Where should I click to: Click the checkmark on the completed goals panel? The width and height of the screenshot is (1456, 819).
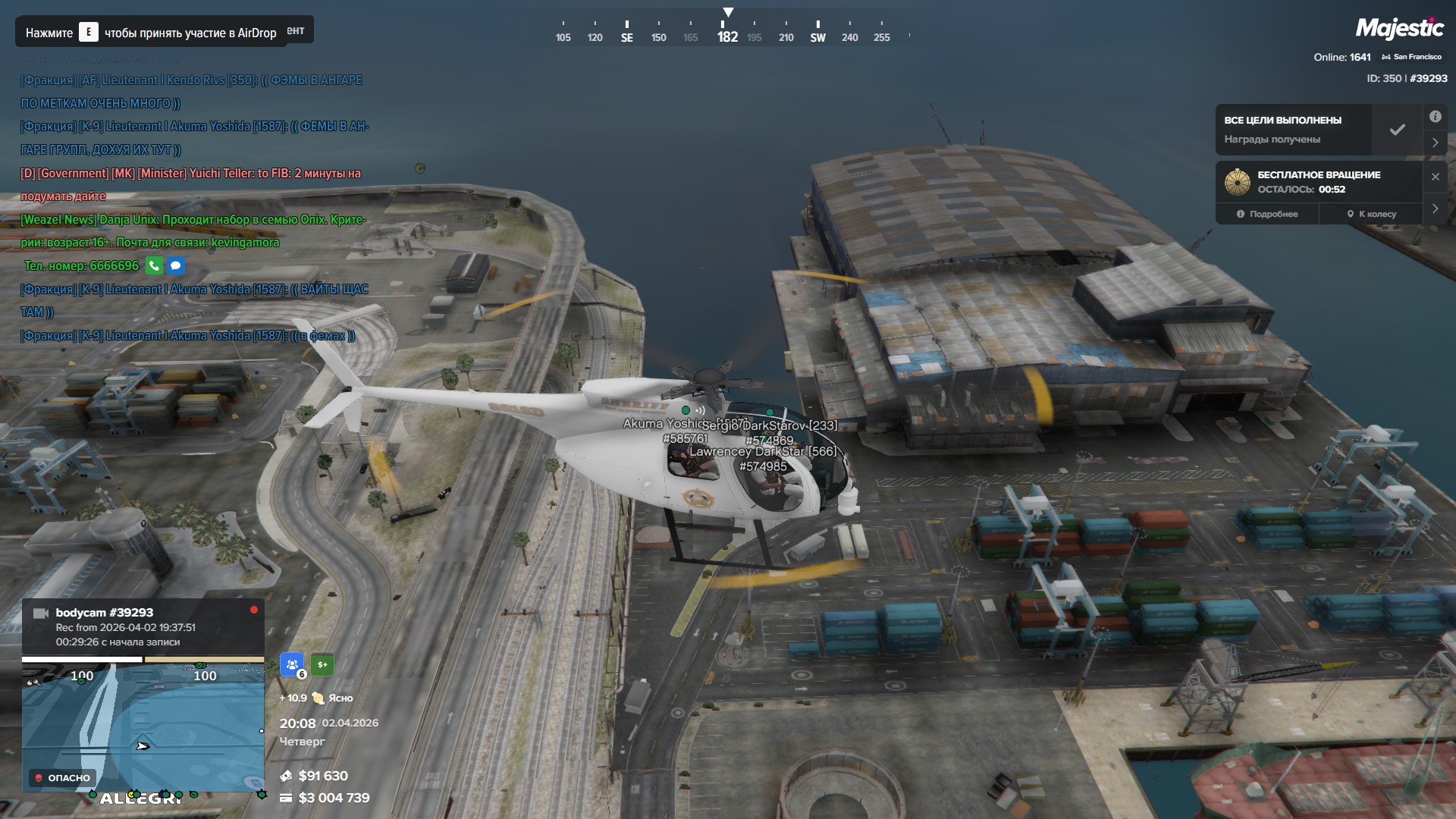[1397, 130]
